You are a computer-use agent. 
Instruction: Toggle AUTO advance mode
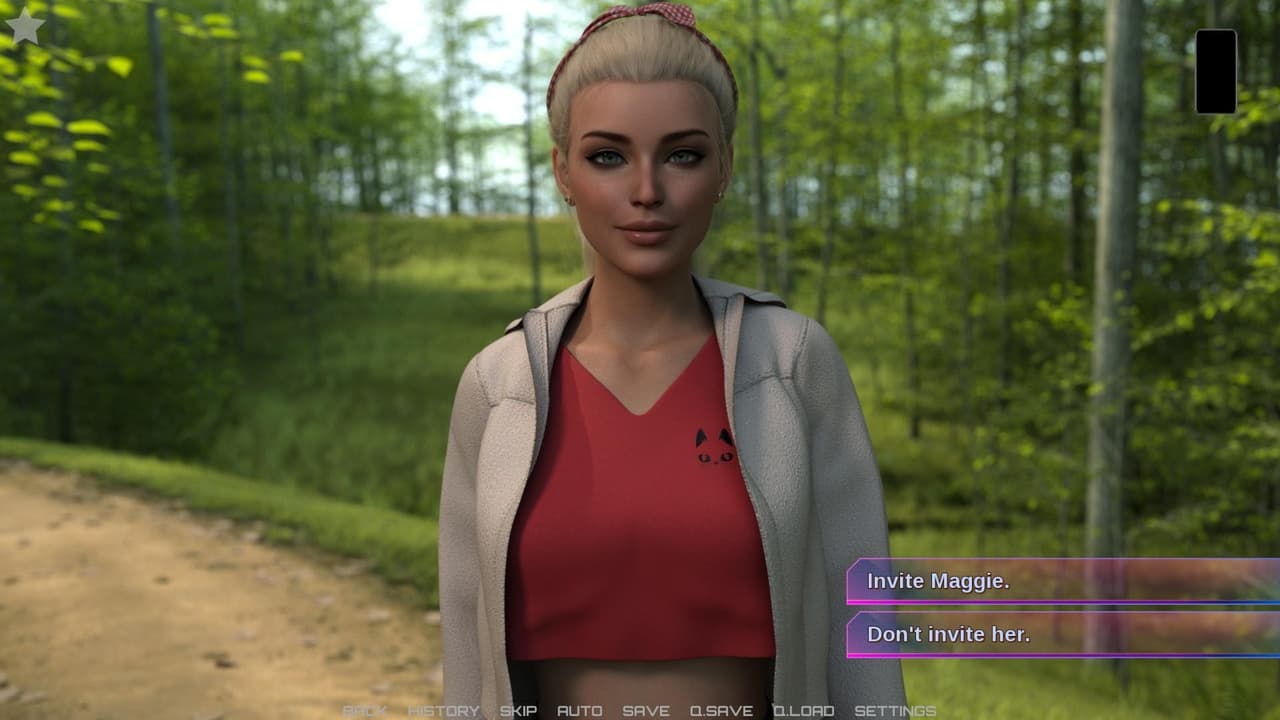[579, 711]
